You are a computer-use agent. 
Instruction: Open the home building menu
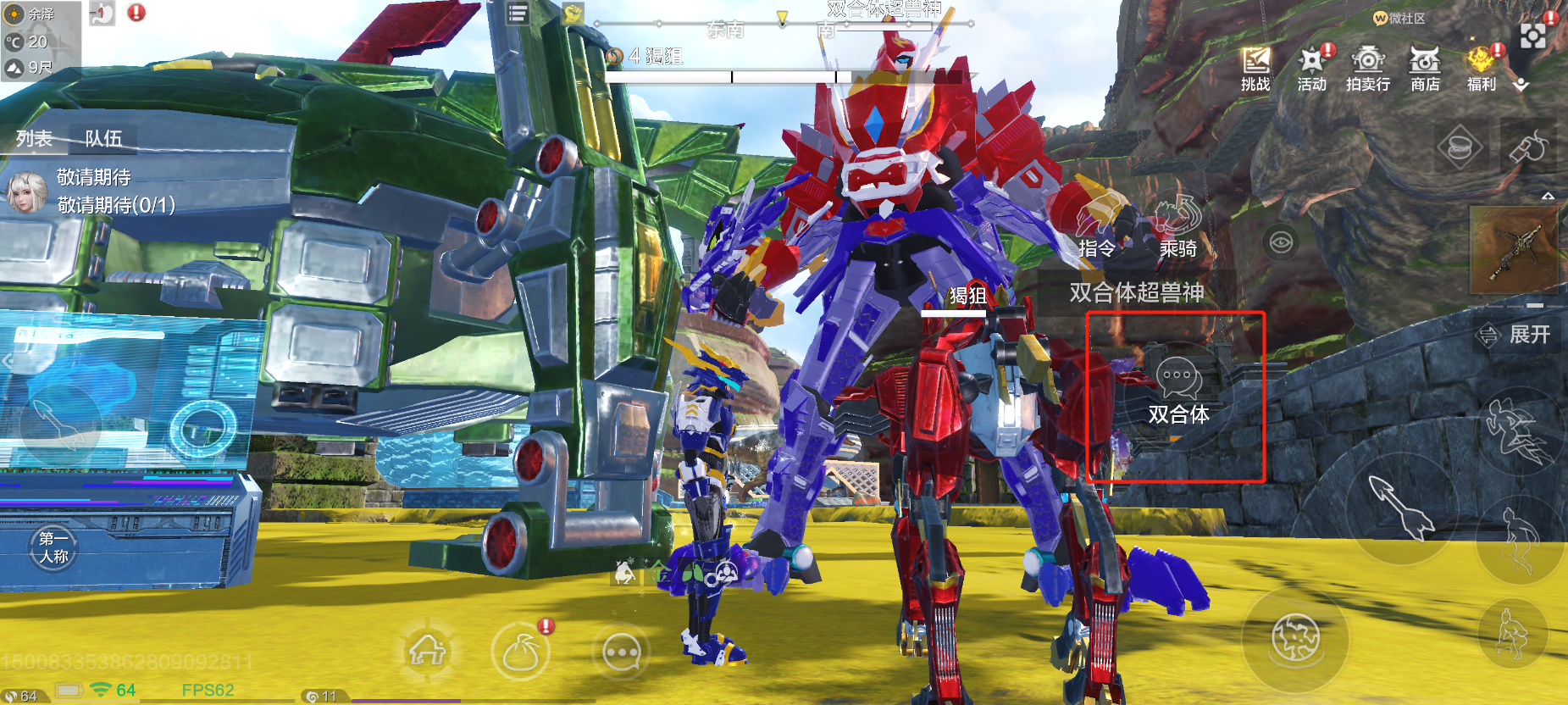(428, 651)
